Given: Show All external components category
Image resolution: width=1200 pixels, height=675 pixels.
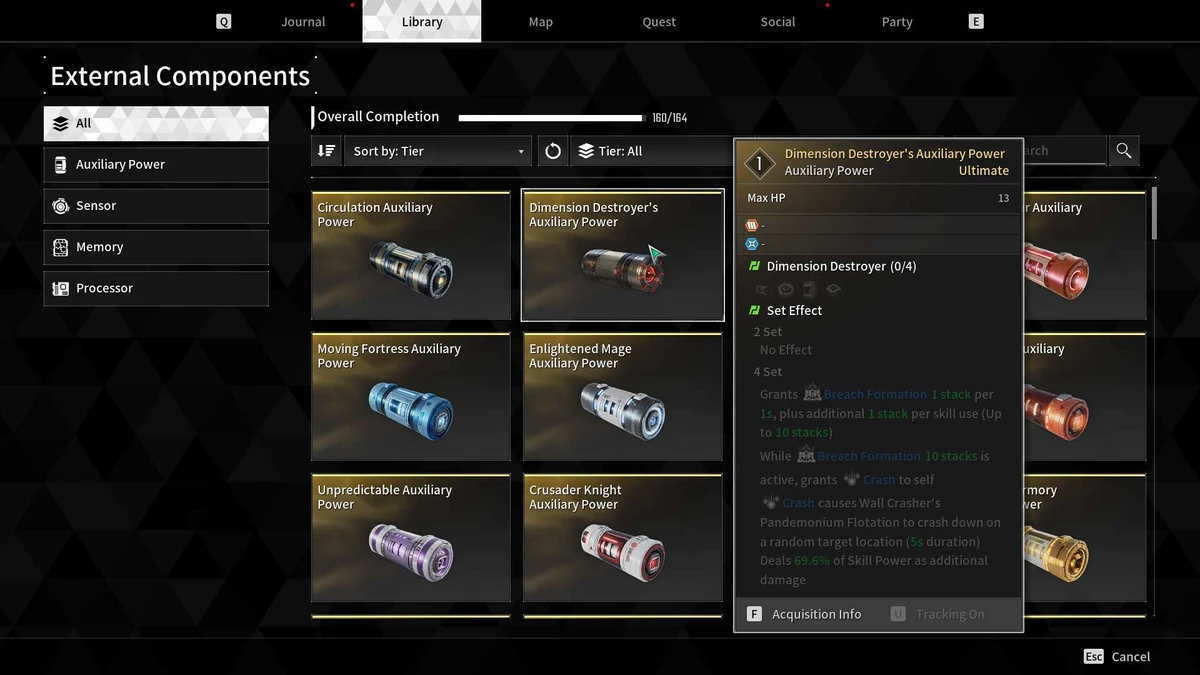Looking at the screenshot, I should [x=156, y=124].
